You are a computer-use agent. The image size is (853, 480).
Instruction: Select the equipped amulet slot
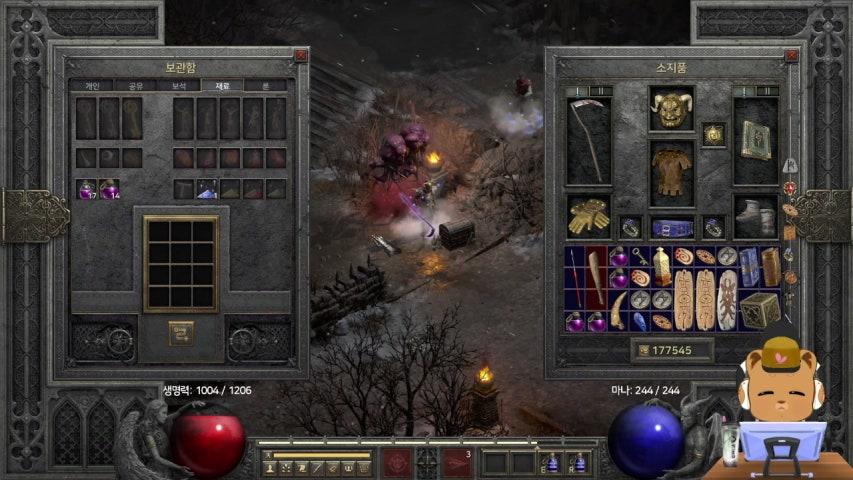click(713, 134)
